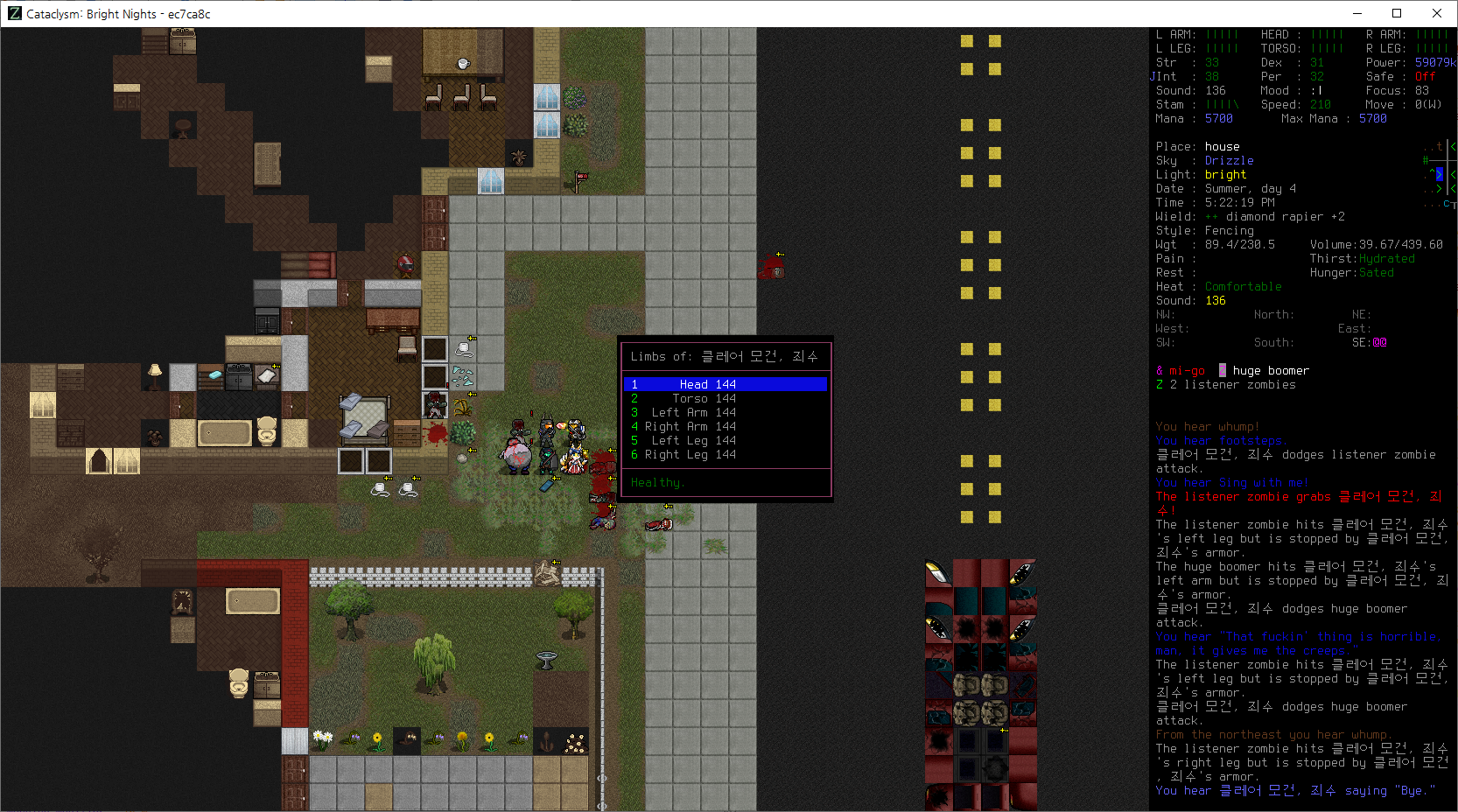Minimize the game window
Screen dimensions: 1458x812
[x=1357, y=13]
